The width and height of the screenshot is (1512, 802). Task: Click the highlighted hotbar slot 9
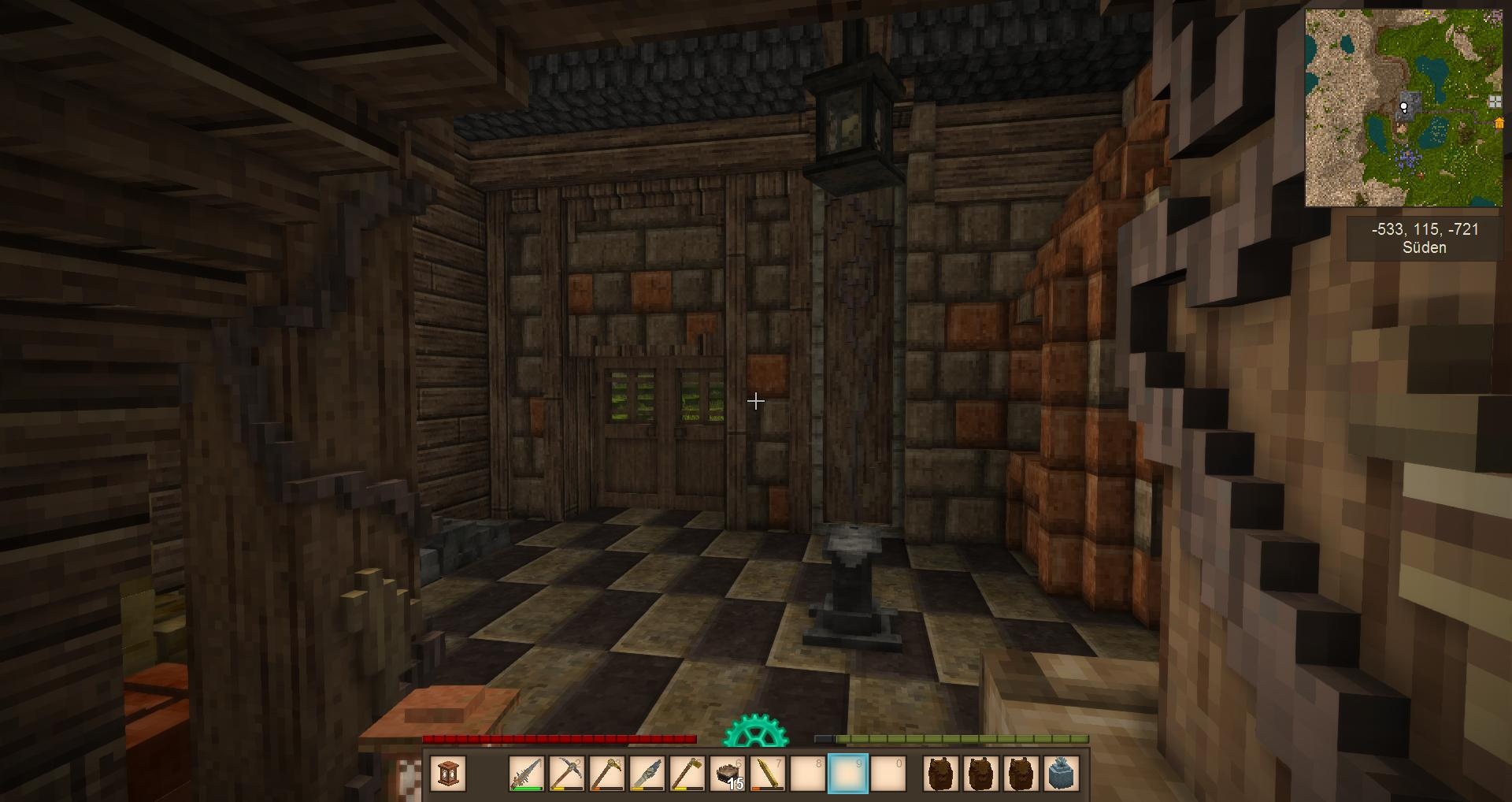click(848, 774)
